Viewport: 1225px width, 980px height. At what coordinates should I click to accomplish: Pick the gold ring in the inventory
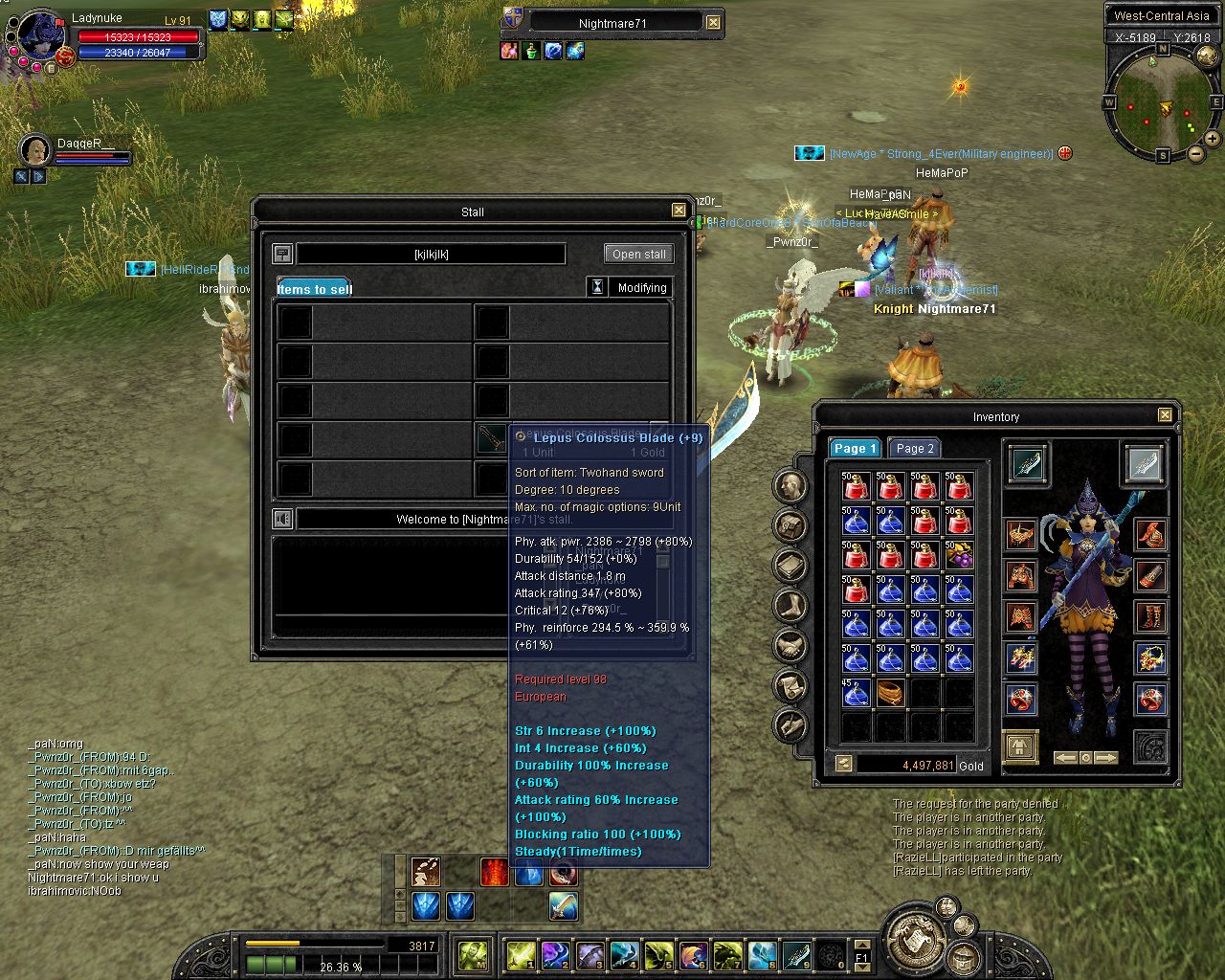(890, 693)
